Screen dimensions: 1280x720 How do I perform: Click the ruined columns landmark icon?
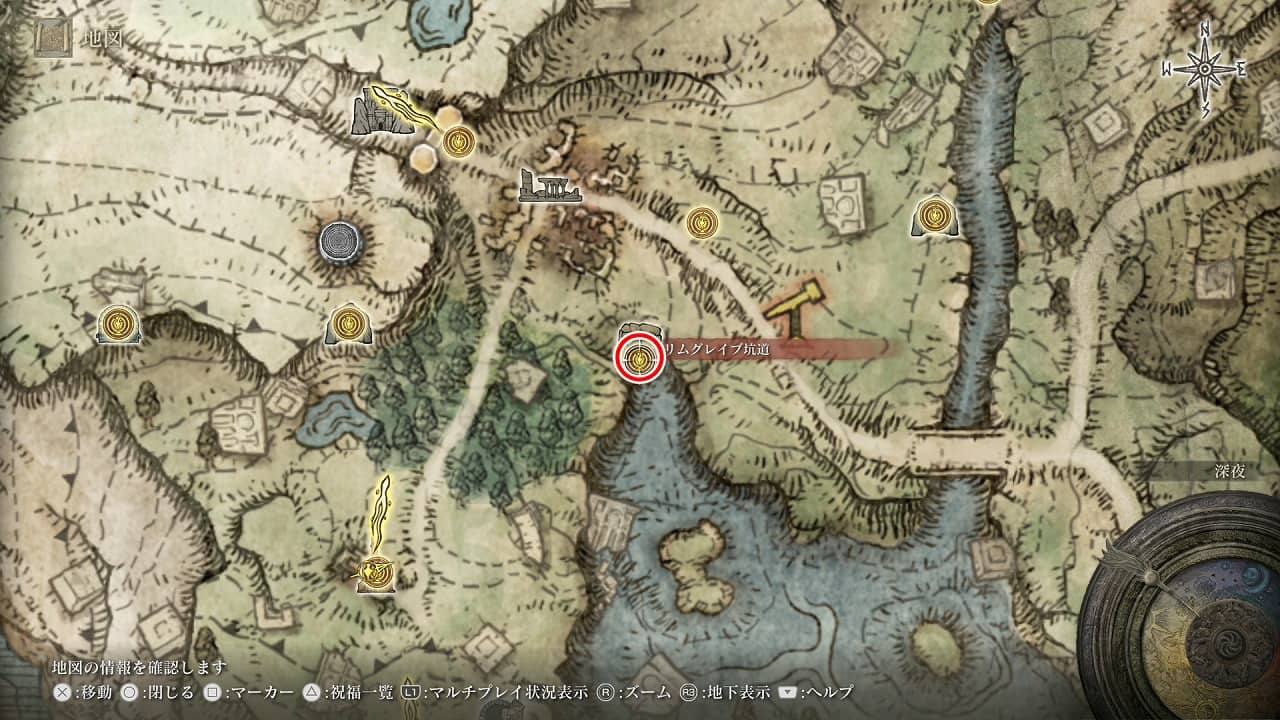(549, 187)
